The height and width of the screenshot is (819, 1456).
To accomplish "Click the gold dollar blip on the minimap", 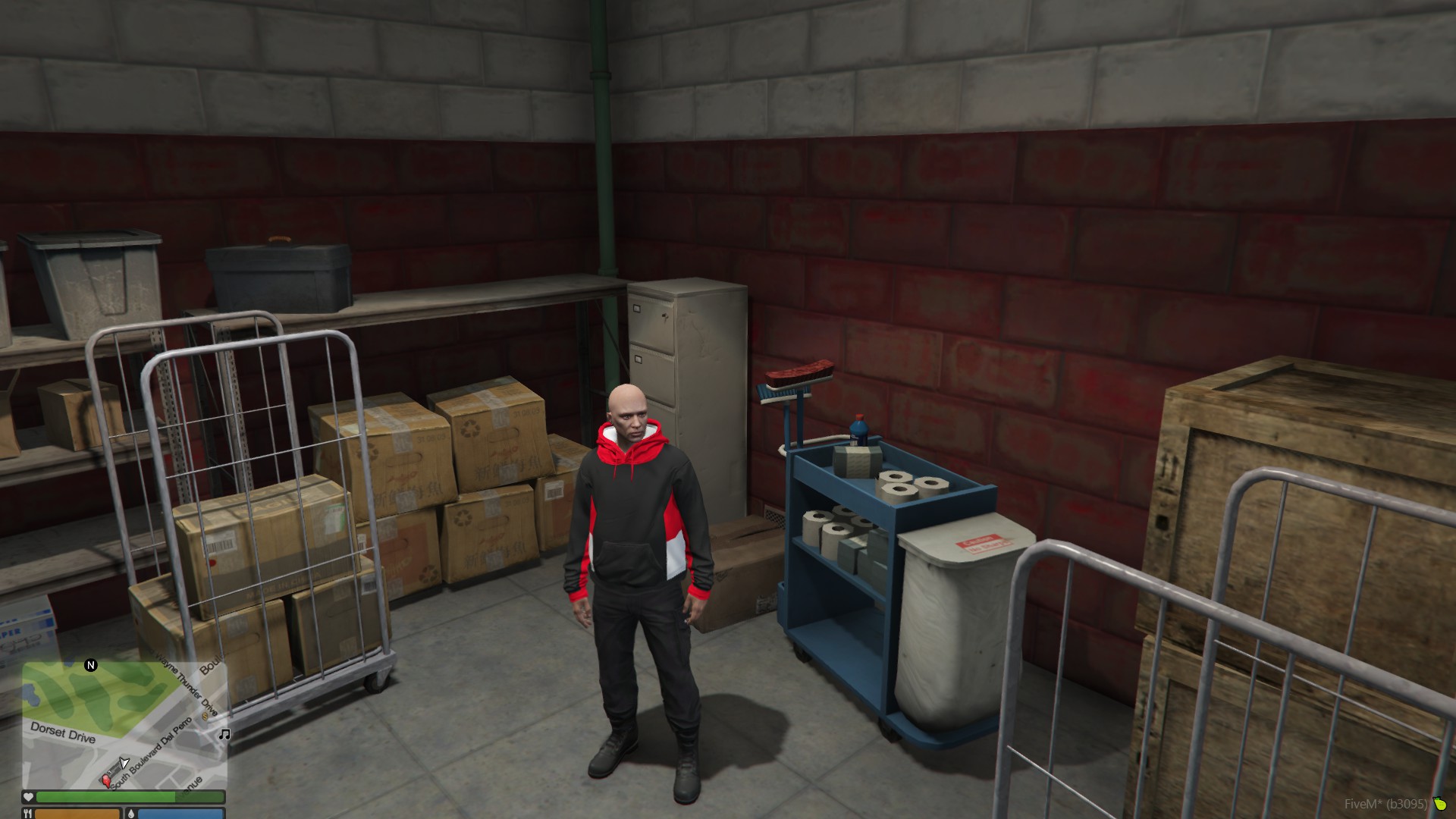I will pyautogui.click(x=206, y=715).
